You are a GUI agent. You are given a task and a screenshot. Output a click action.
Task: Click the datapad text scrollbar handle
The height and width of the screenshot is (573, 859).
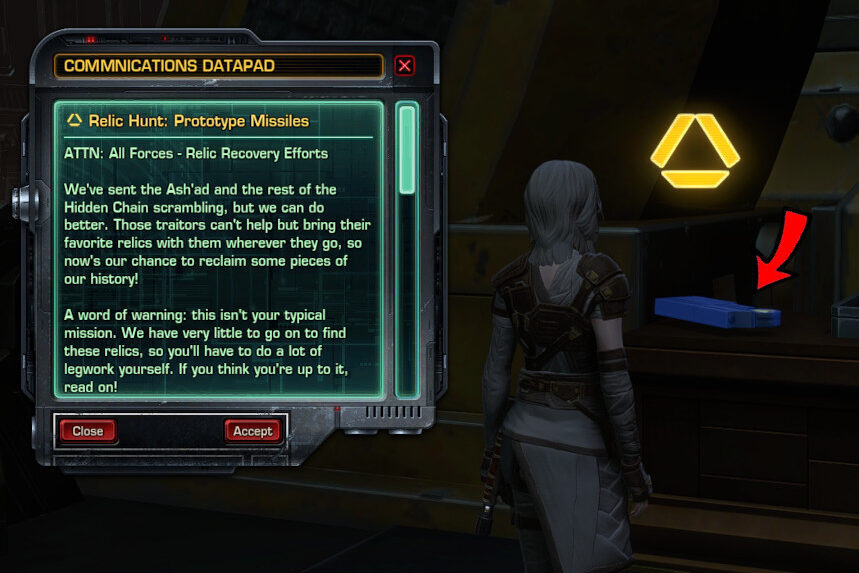coord(406,148)
